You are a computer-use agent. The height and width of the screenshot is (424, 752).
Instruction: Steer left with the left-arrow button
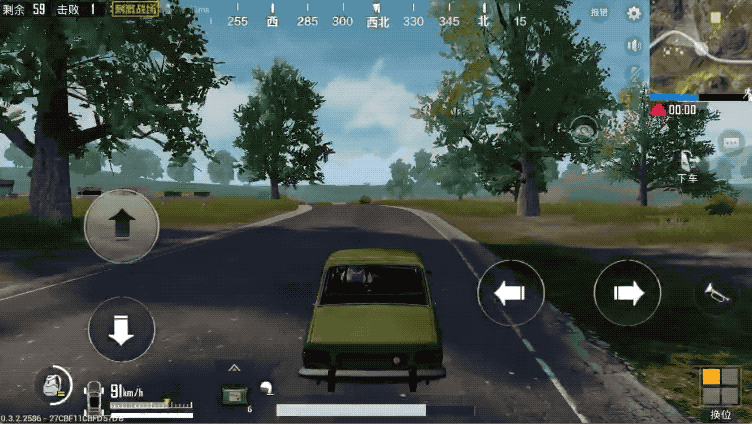pyautogui.click(x=510, y=293)
